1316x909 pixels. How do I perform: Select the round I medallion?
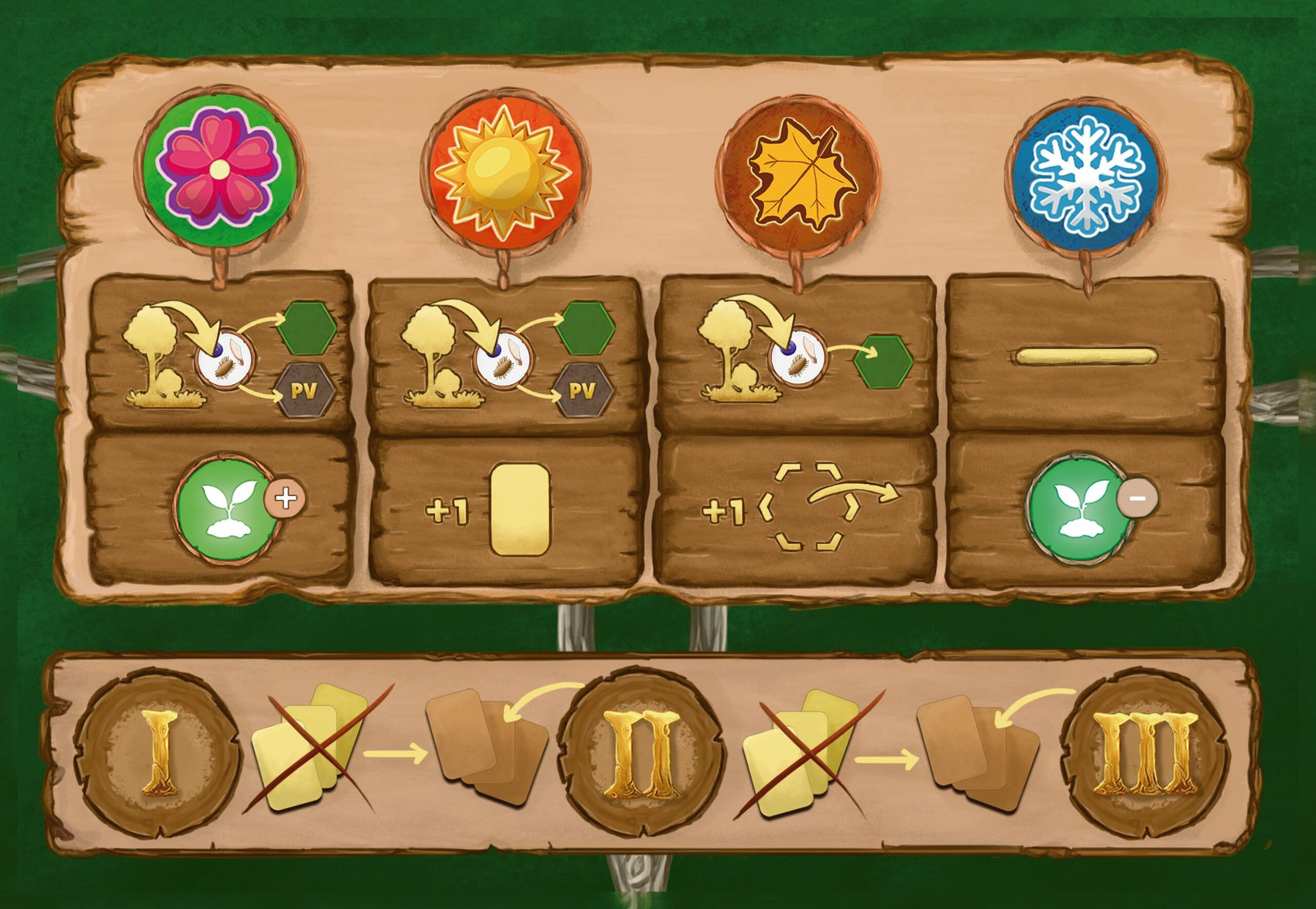[x=158, y=753]
